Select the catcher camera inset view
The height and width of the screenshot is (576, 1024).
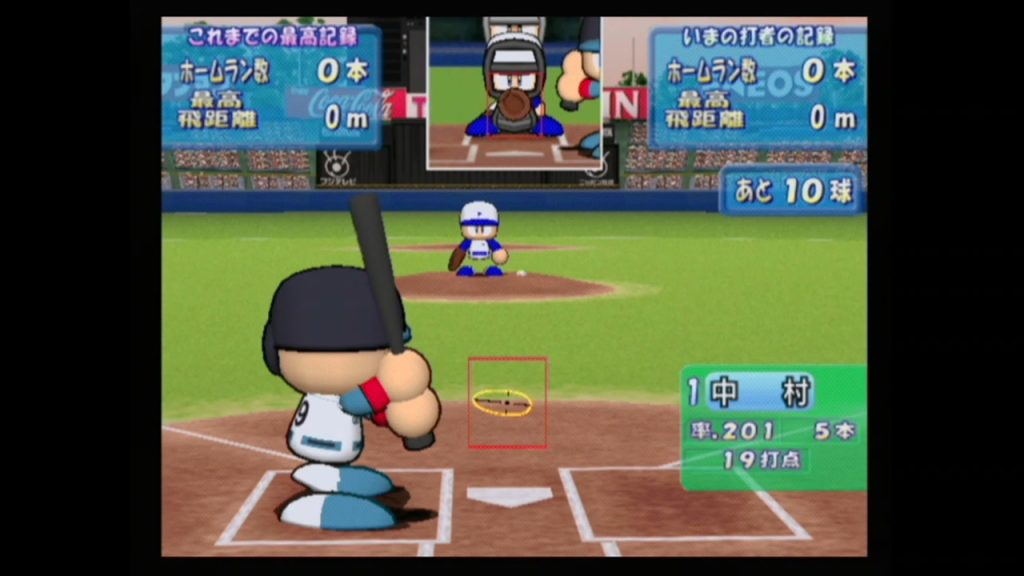click(514, 92)
